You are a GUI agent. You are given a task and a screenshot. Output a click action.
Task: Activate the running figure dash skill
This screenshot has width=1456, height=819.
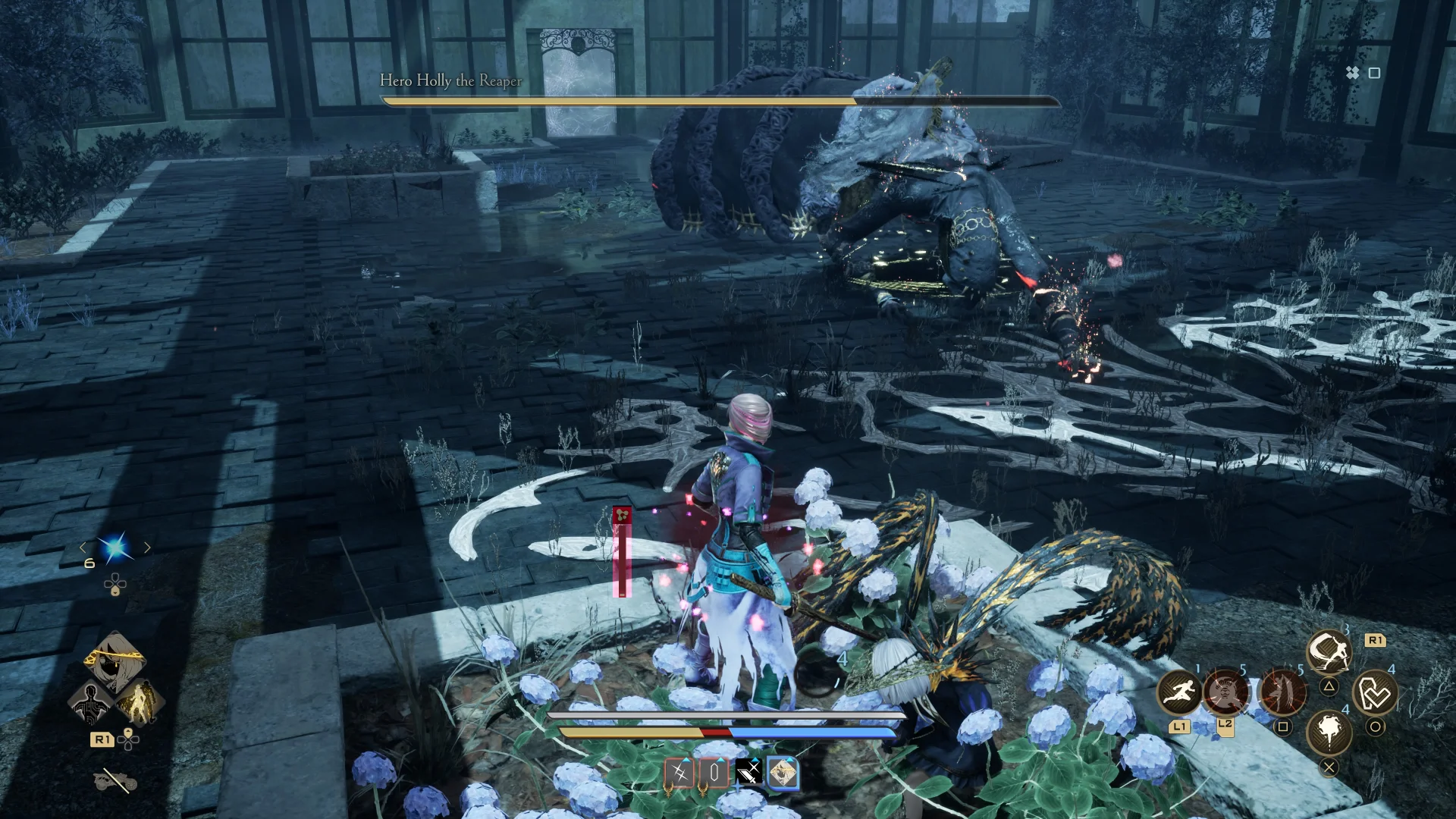[x=1178, y=692]
